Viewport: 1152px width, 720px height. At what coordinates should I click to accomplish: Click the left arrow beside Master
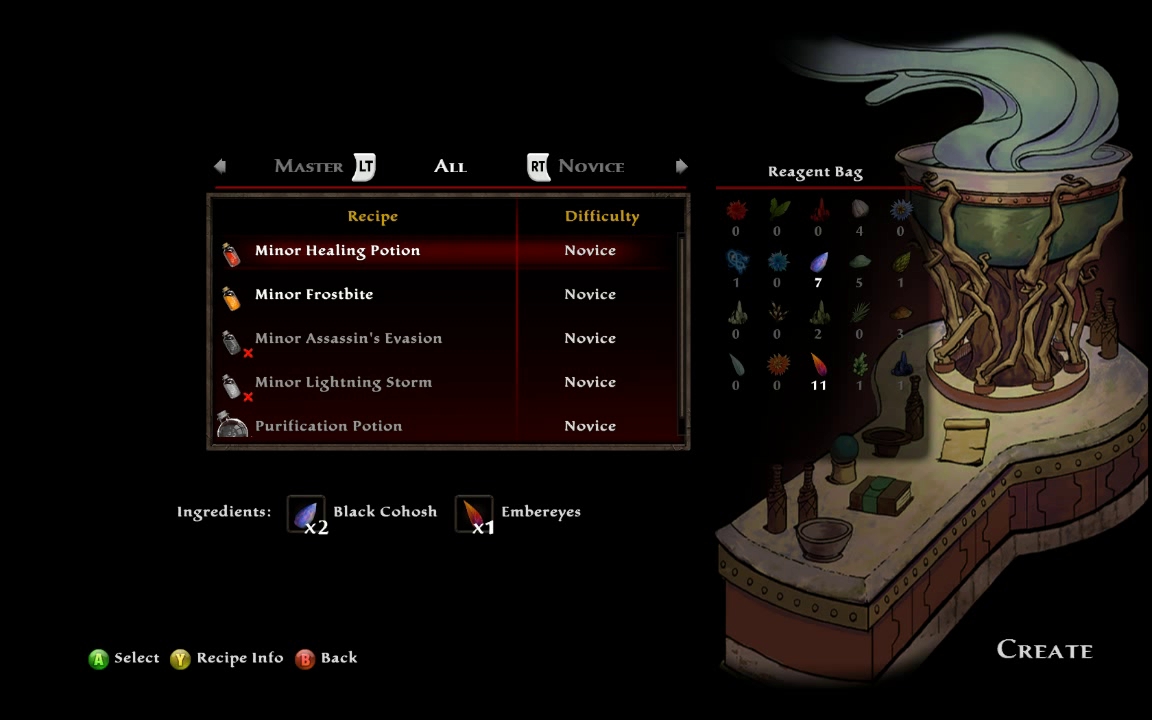(220, 166)
